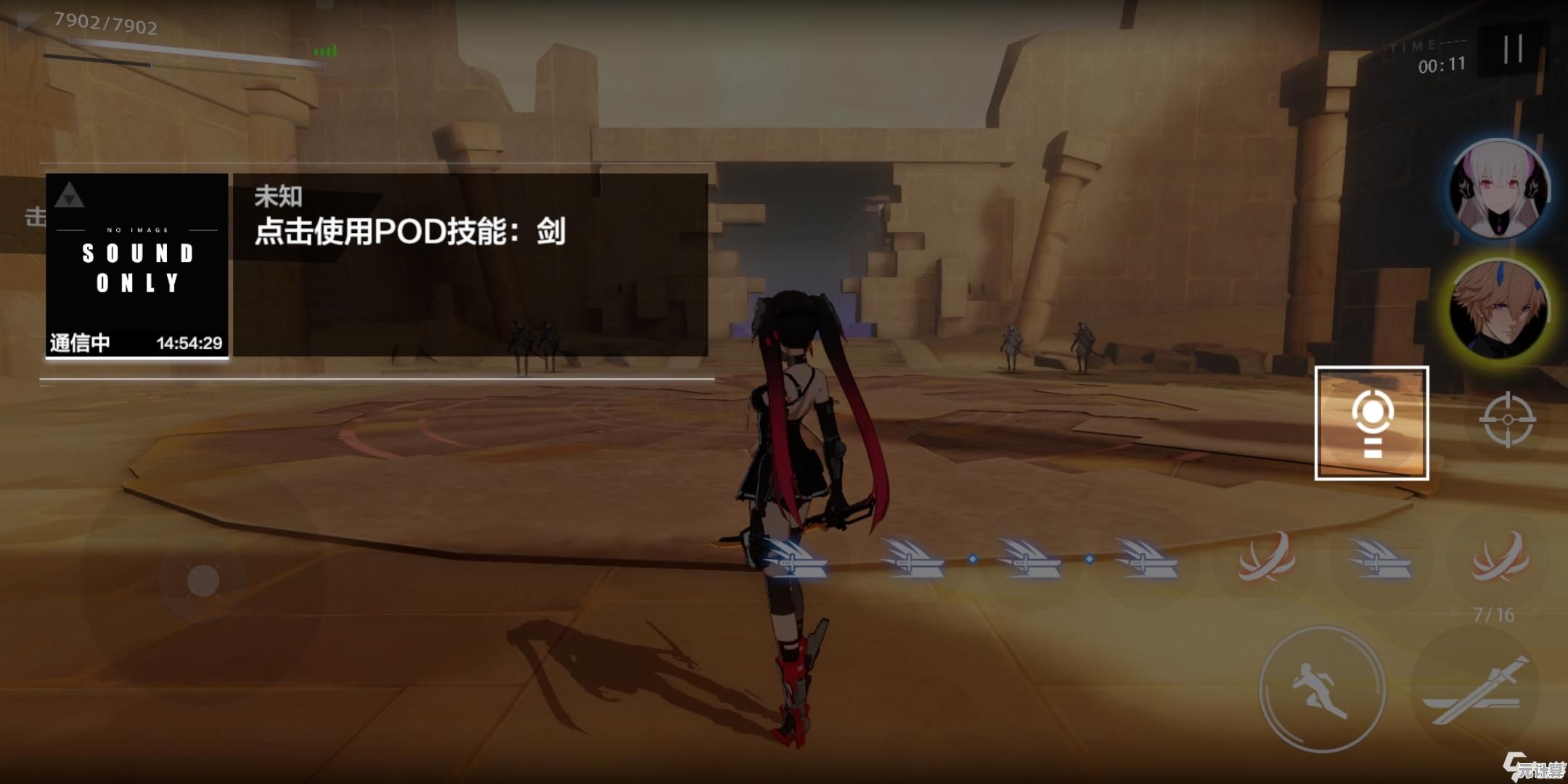Pause the game
This screenshot has height=784, width=1568.
(x=1513, y=49)
